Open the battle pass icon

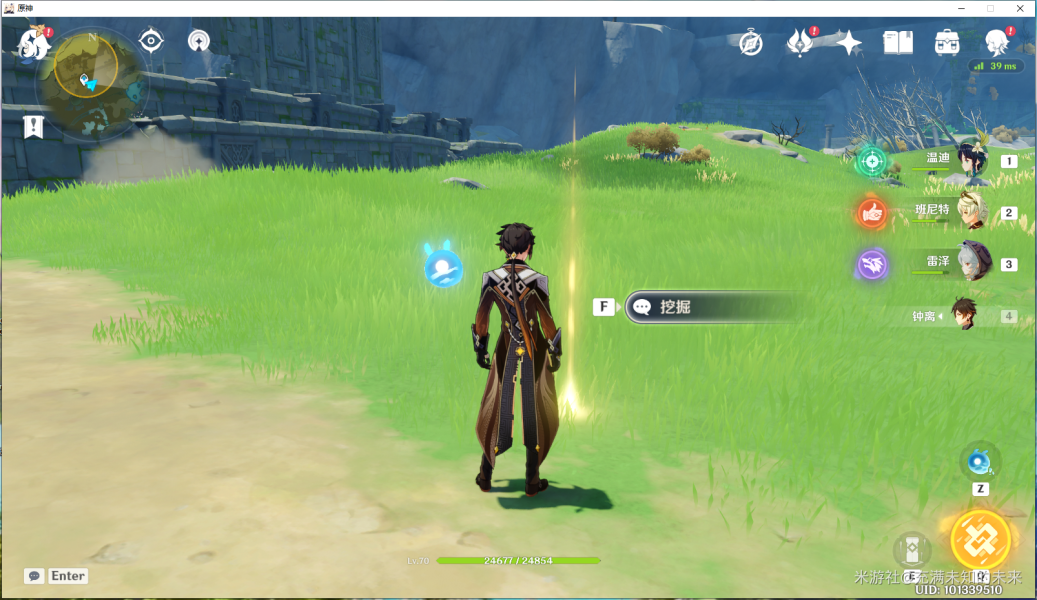800,42
